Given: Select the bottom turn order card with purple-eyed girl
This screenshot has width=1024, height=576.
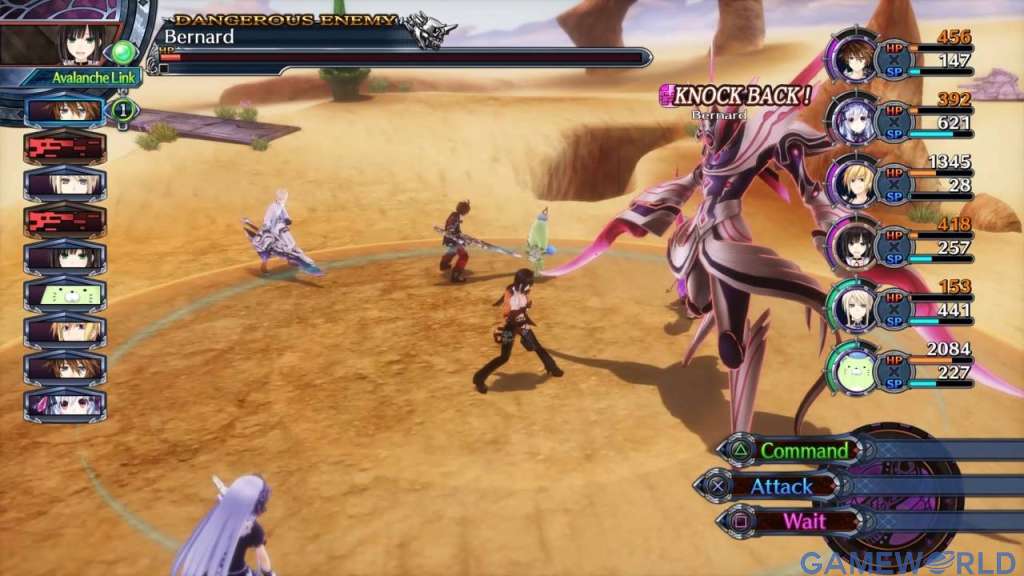Looking at the screenshot, I should 65,403.
